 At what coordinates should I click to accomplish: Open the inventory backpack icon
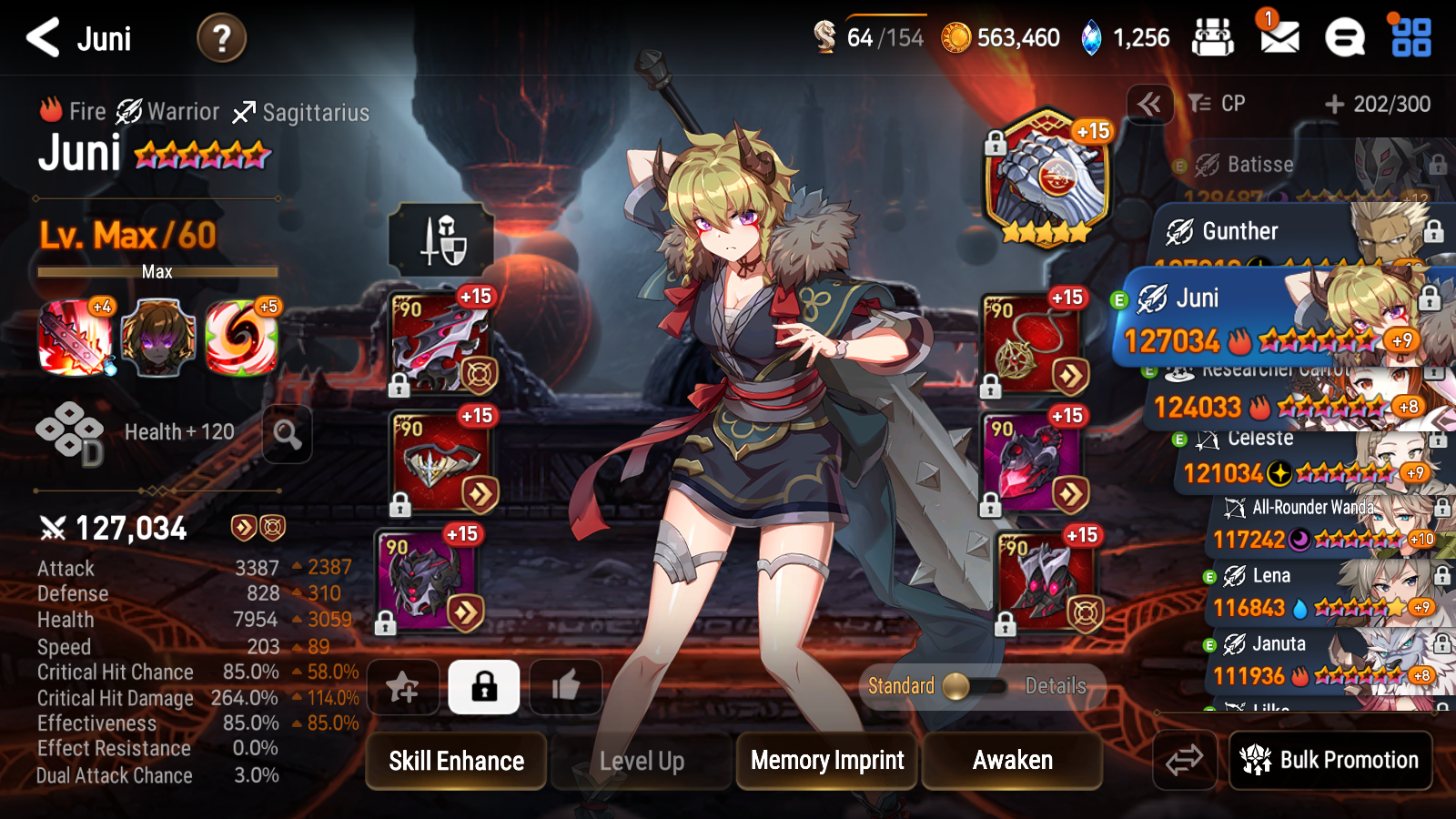[1215, 38]
